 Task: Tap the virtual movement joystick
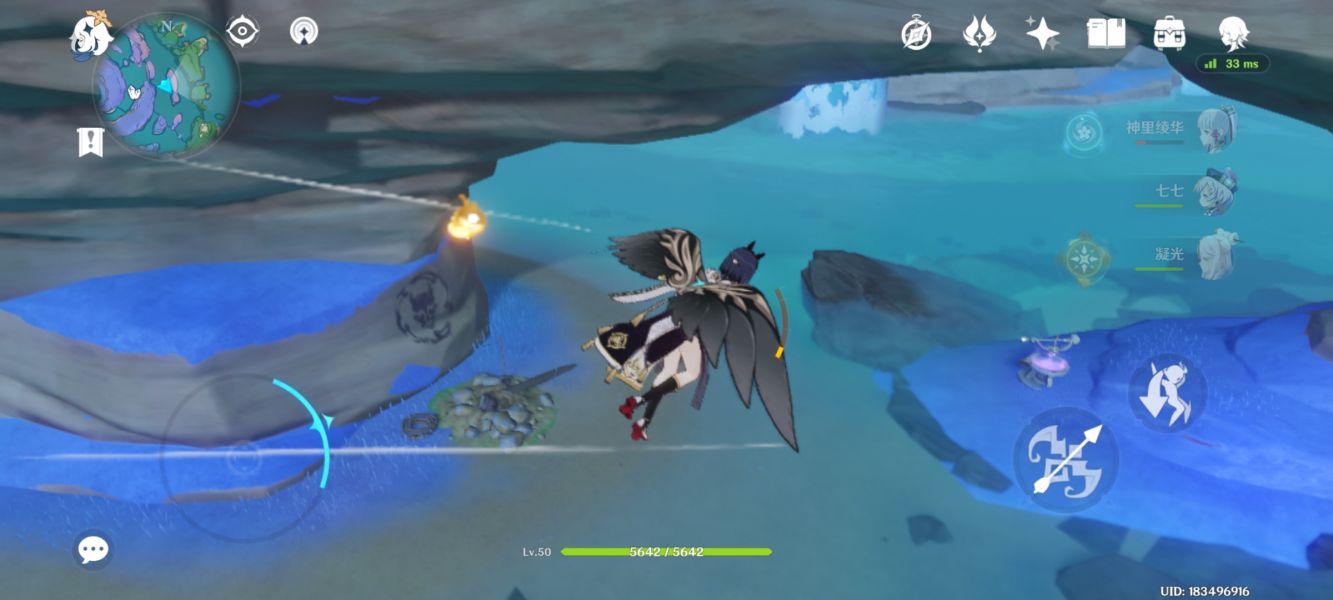click(243, 459)
